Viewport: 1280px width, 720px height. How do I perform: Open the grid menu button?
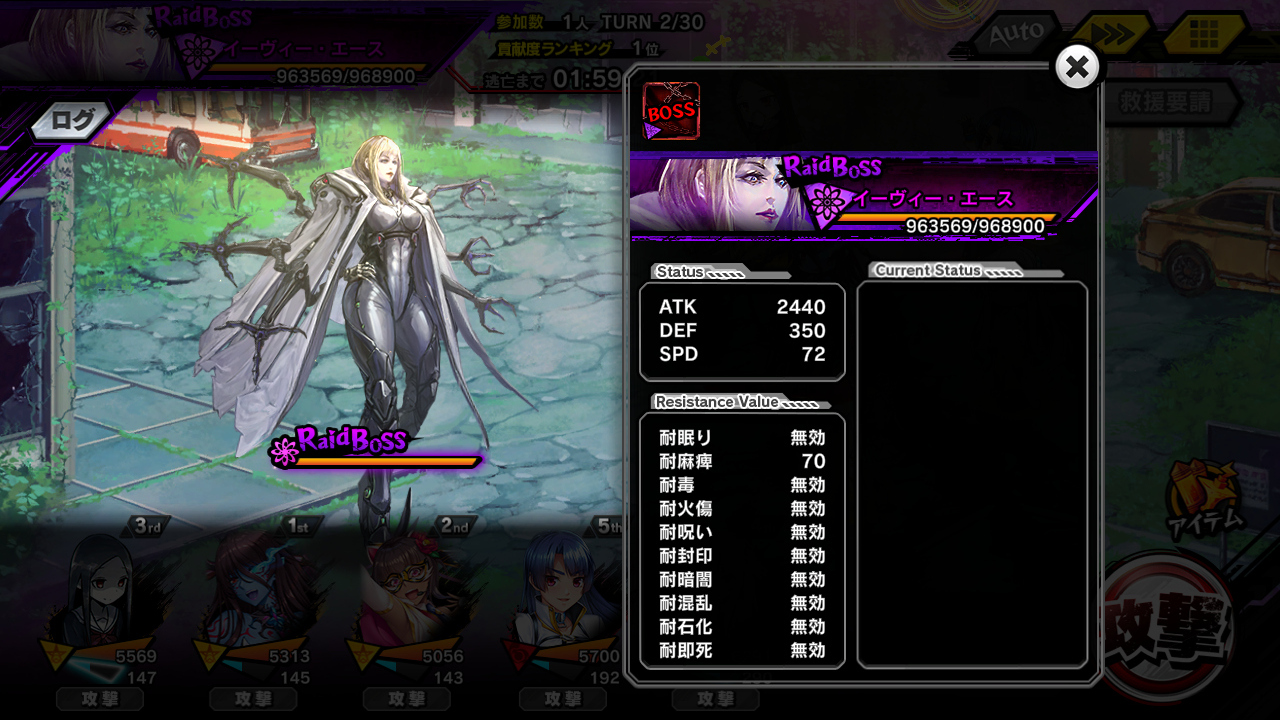pyautogui.click(x=1203, y=36)
